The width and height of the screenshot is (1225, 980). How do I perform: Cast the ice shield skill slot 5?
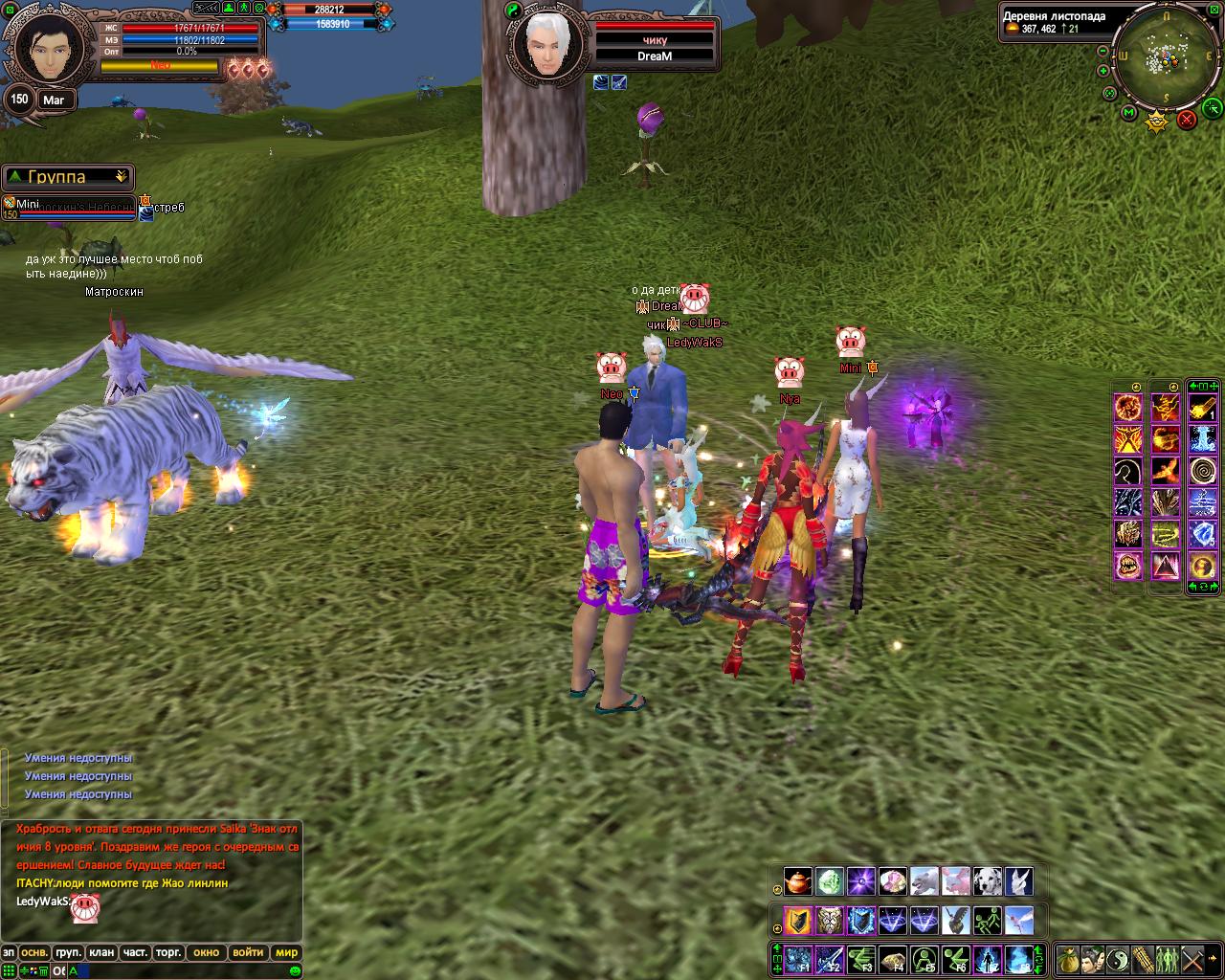1203,534
